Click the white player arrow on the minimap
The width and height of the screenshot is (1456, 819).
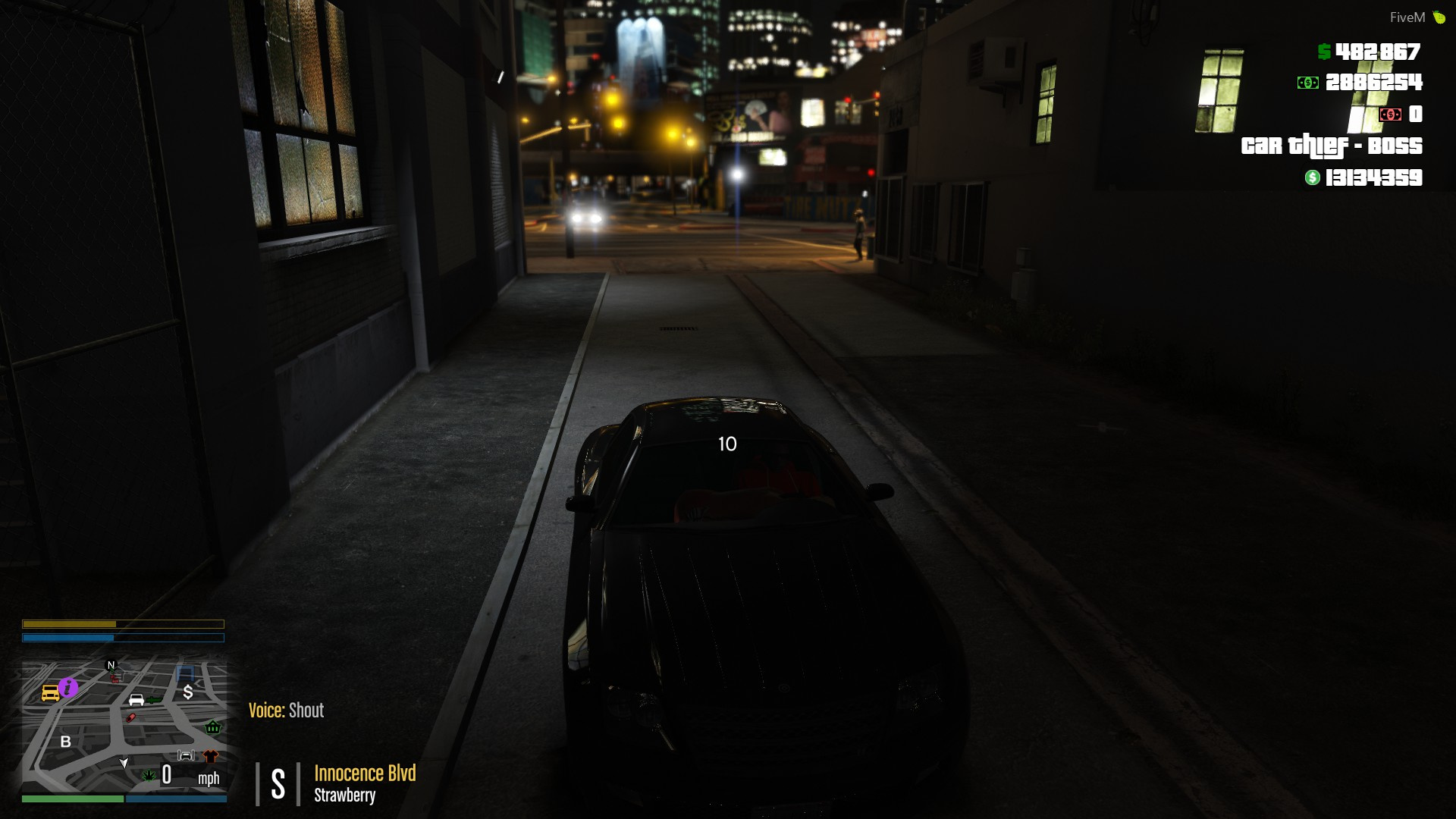pos(124,762)
